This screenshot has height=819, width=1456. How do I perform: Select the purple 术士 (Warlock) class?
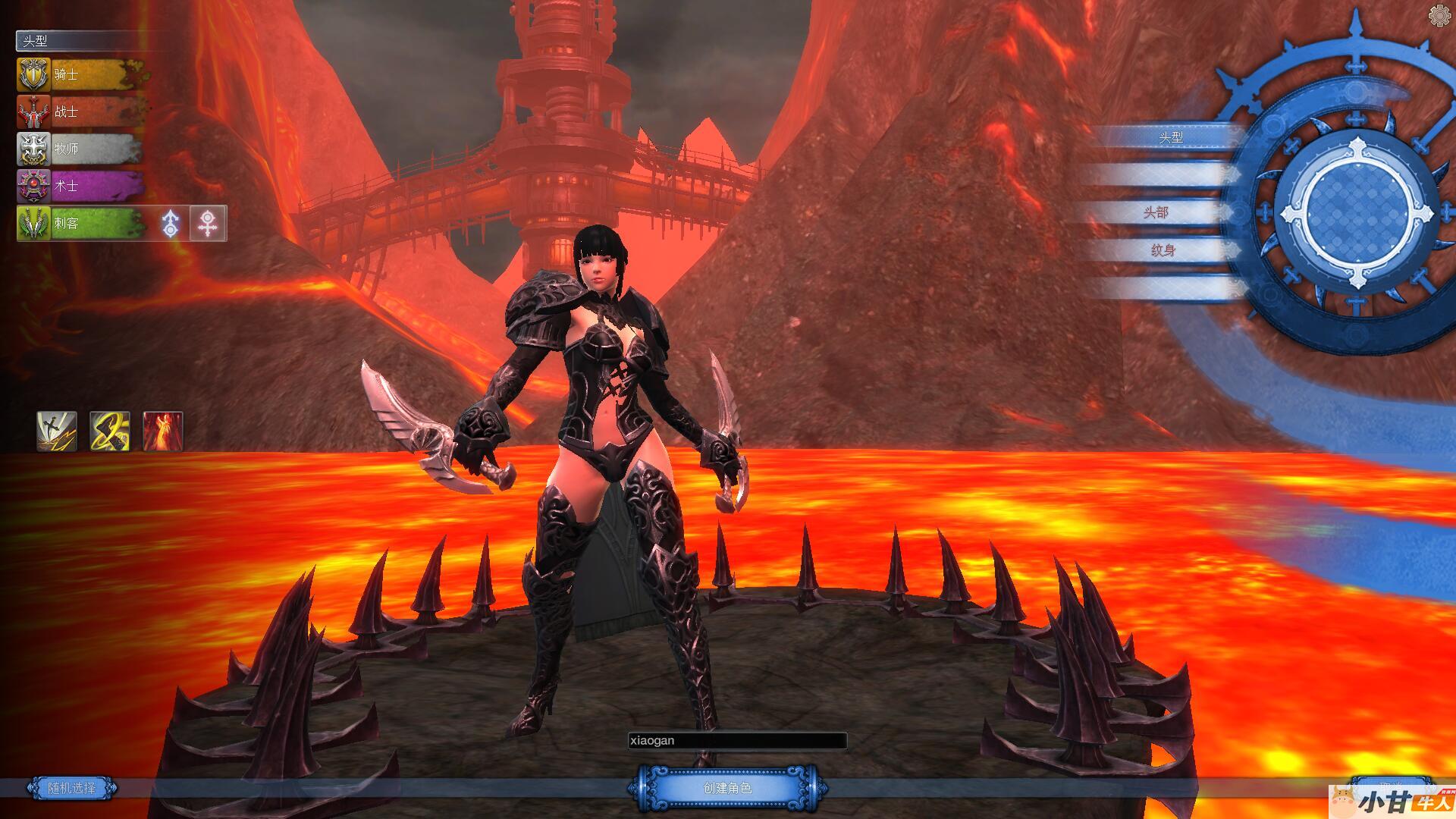point(80,186)
